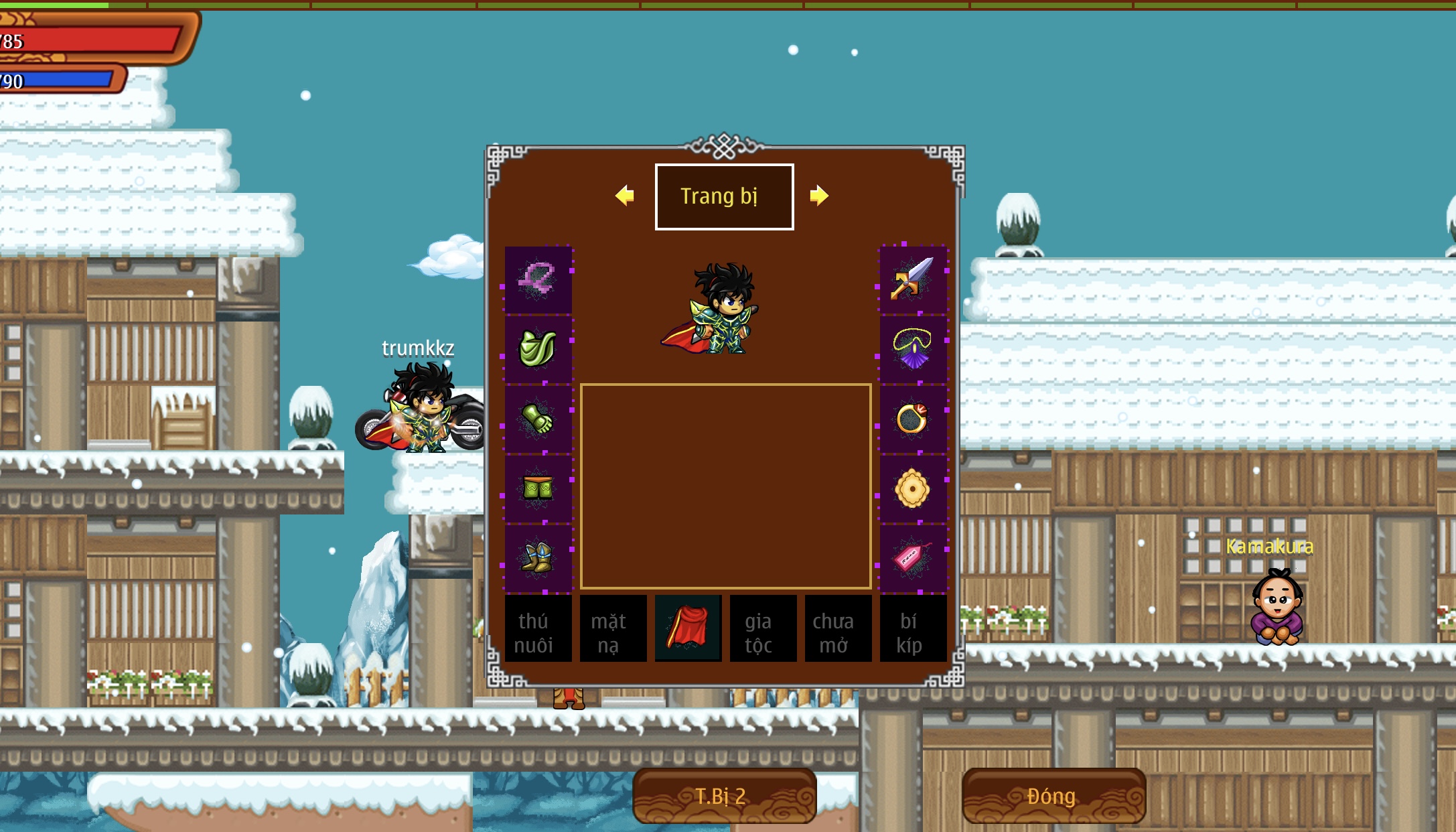Select the purple necklace slot

(x=912, y=348)
